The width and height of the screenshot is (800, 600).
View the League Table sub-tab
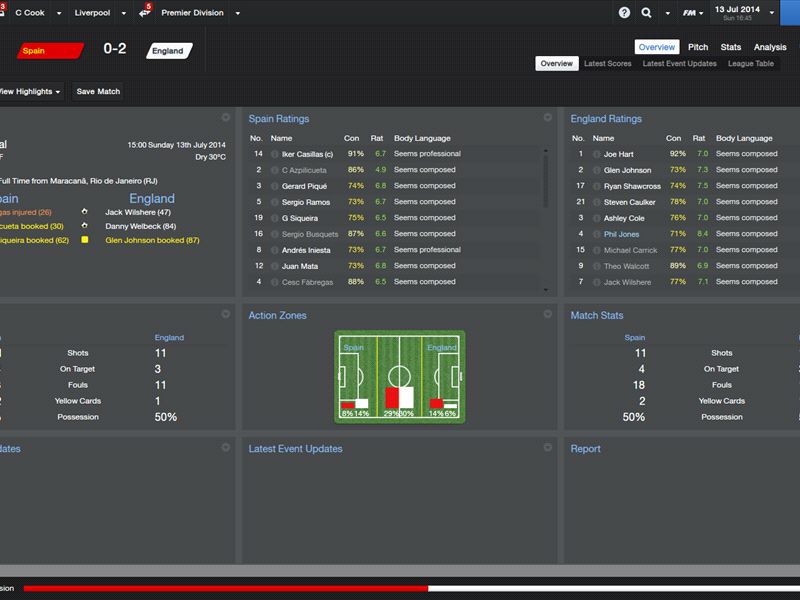[751, 64]
